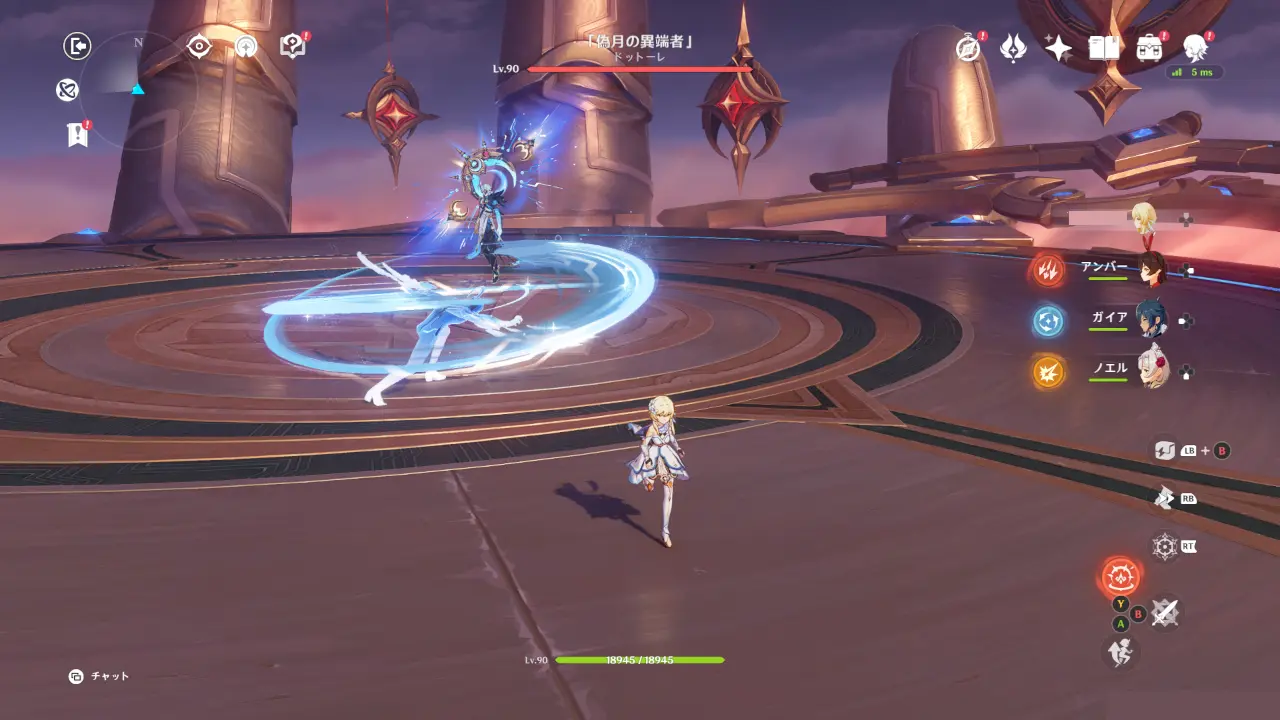Open the compass events icon
1280x720 pixels.
pyautogui.click(x=967, y=48)
